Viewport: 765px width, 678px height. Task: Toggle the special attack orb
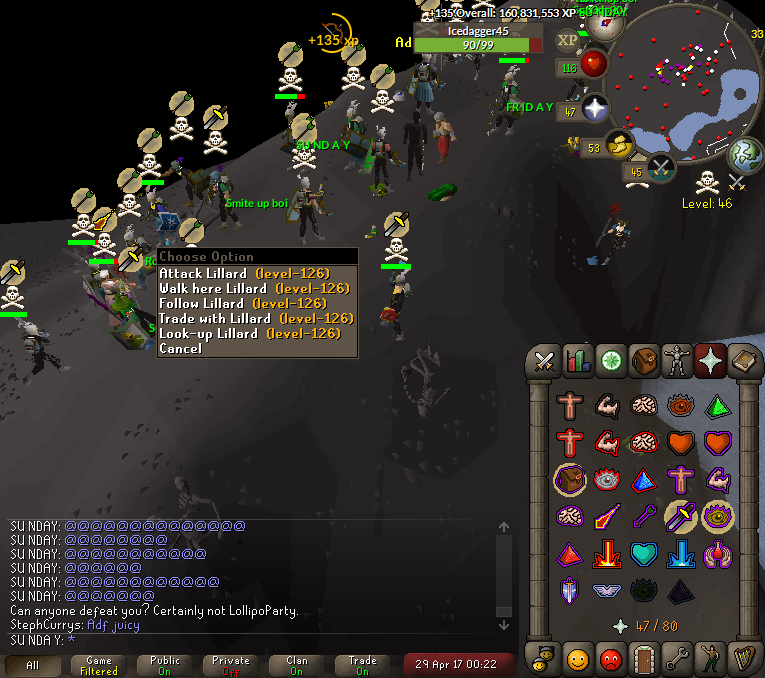point(661,168)
